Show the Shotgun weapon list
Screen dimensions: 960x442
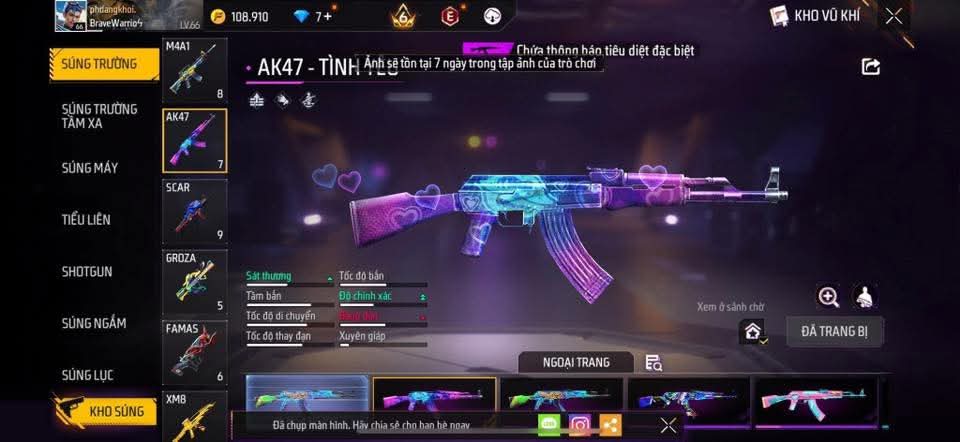[x=87, y=271]
